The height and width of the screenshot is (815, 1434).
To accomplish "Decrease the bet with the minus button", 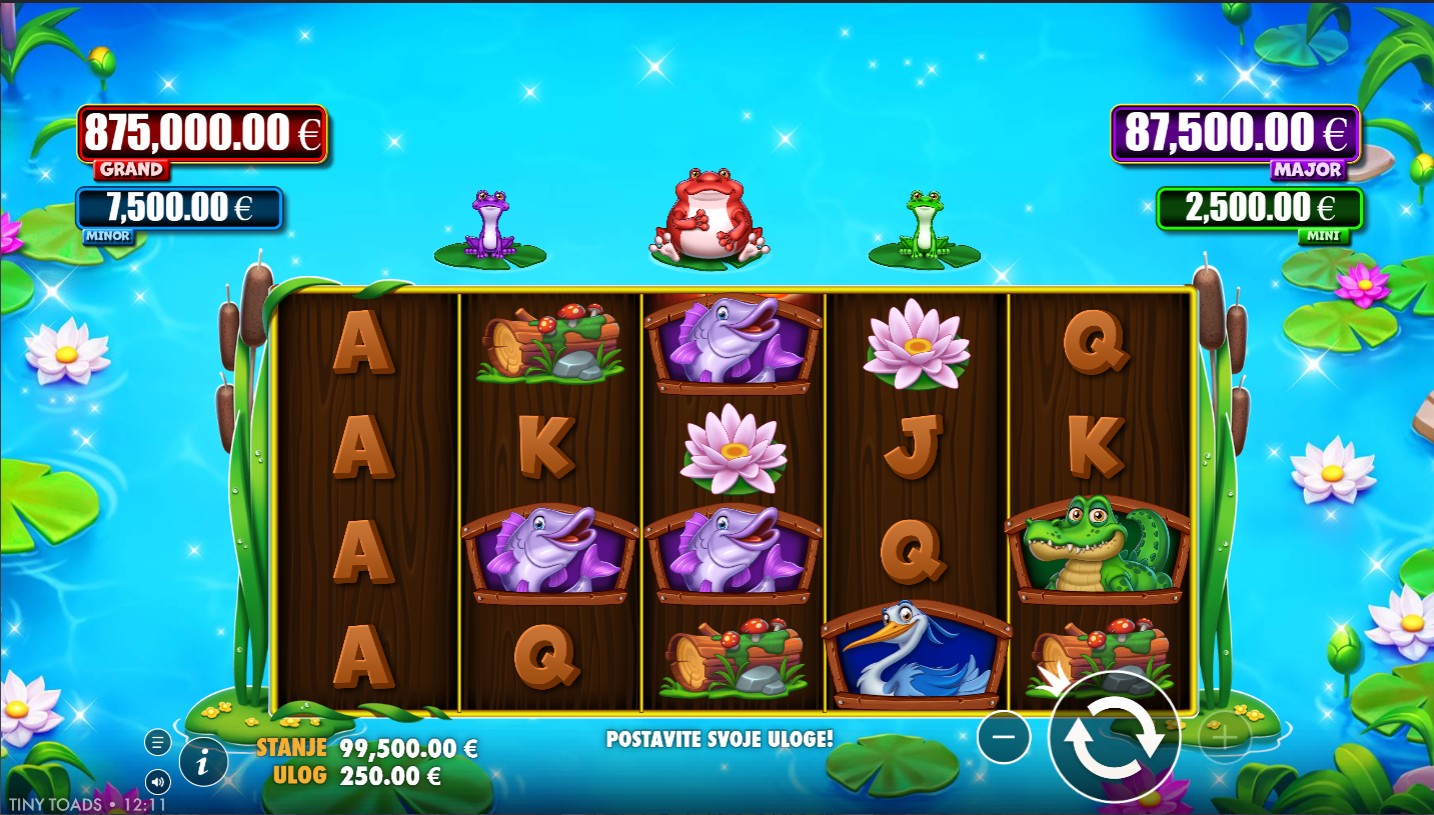I will pos(1004,738).
